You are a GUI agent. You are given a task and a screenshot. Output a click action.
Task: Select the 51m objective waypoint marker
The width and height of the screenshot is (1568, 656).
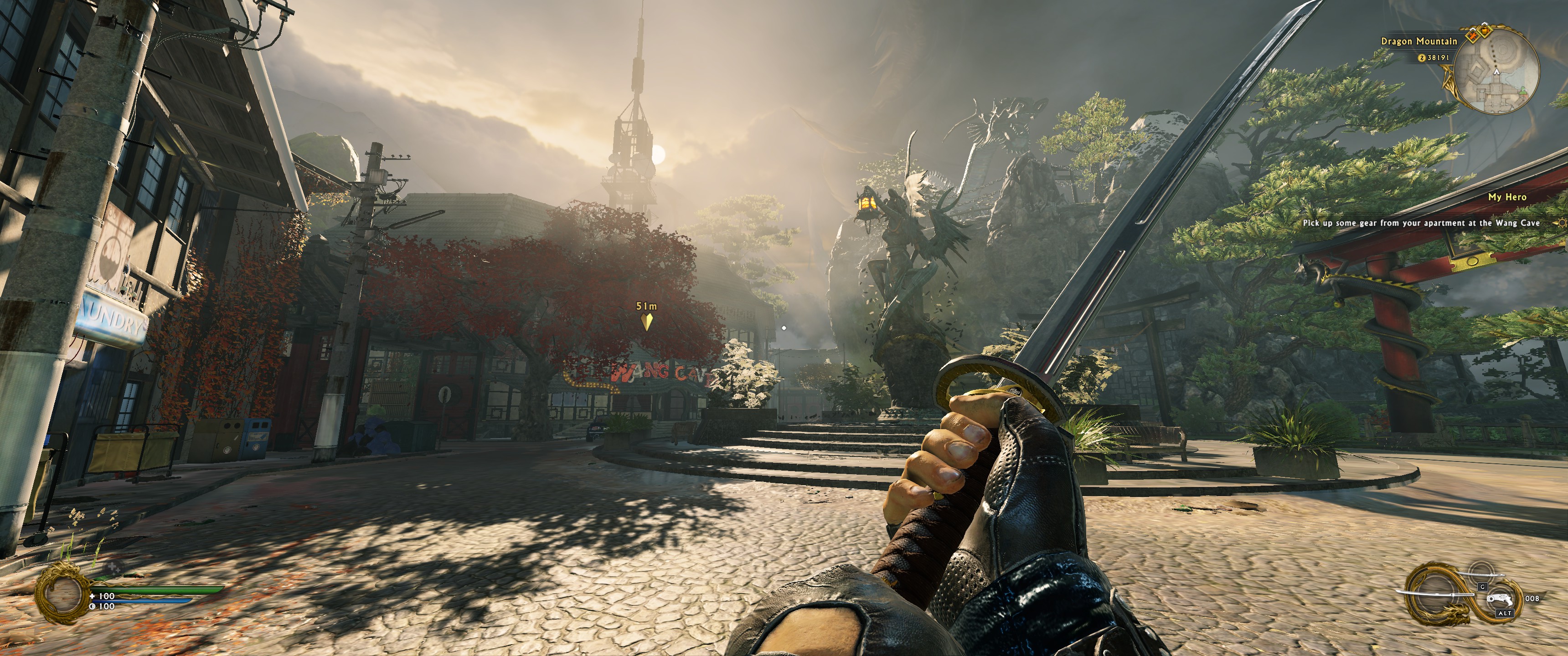pos(646,321)
